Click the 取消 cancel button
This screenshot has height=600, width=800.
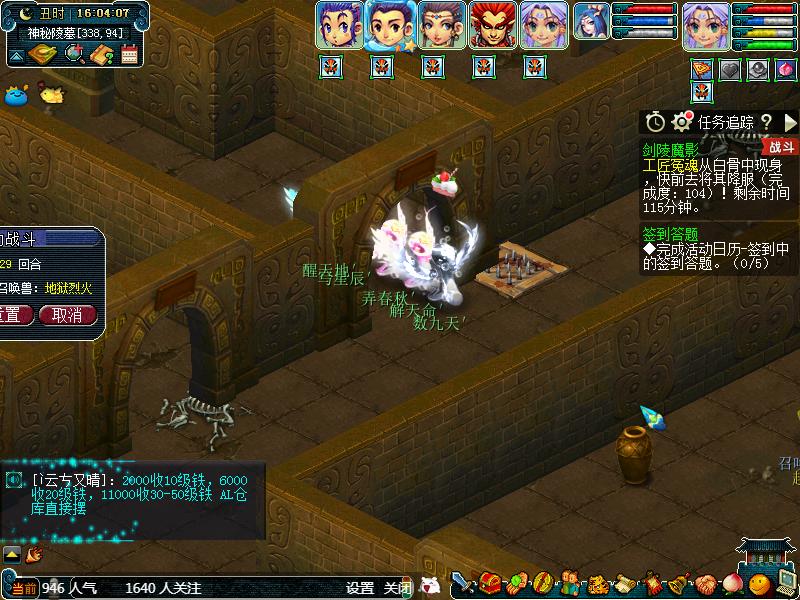coord(68,314)
